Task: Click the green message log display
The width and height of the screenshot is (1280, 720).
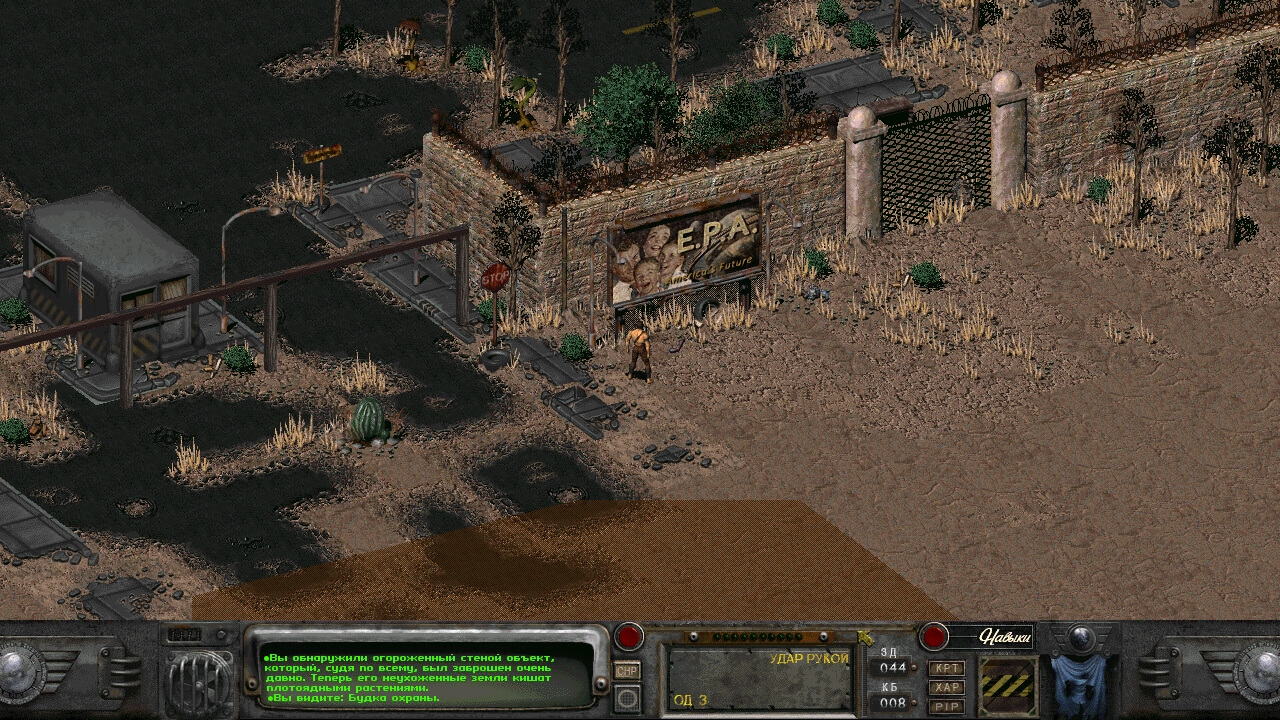Action: point(425,676)
